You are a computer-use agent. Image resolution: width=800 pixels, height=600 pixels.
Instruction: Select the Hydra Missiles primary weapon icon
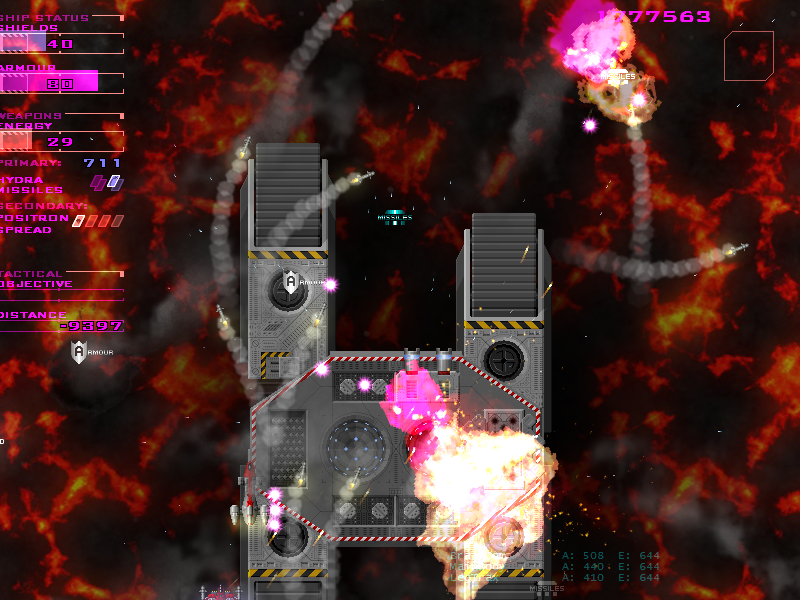(106, 183)
